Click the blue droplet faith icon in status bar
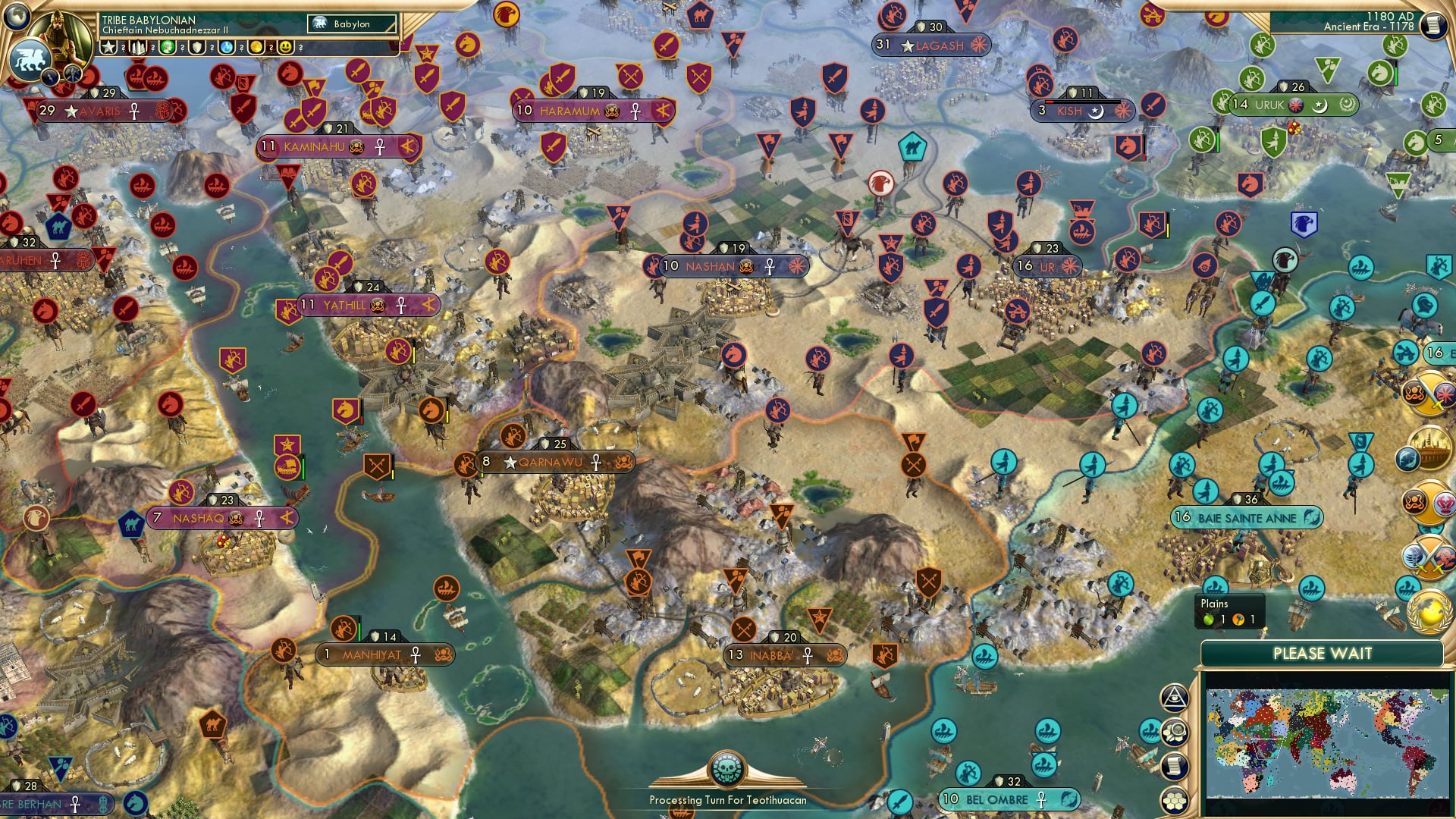Viewport: 1456px width, 819px height. click(x=225, y=47)
